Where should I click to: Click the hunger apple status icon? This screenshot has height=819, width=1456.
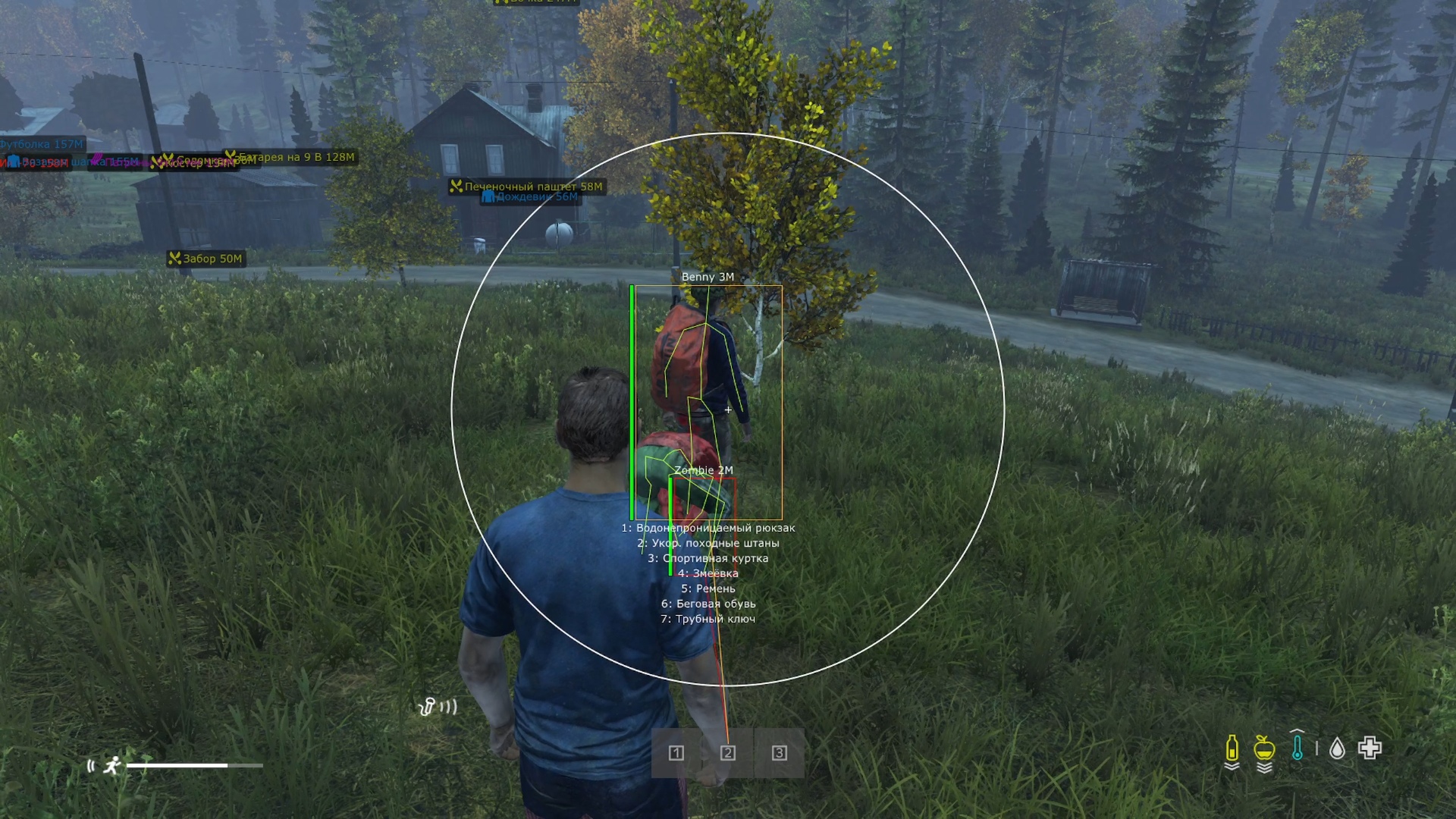(1264, 748)
